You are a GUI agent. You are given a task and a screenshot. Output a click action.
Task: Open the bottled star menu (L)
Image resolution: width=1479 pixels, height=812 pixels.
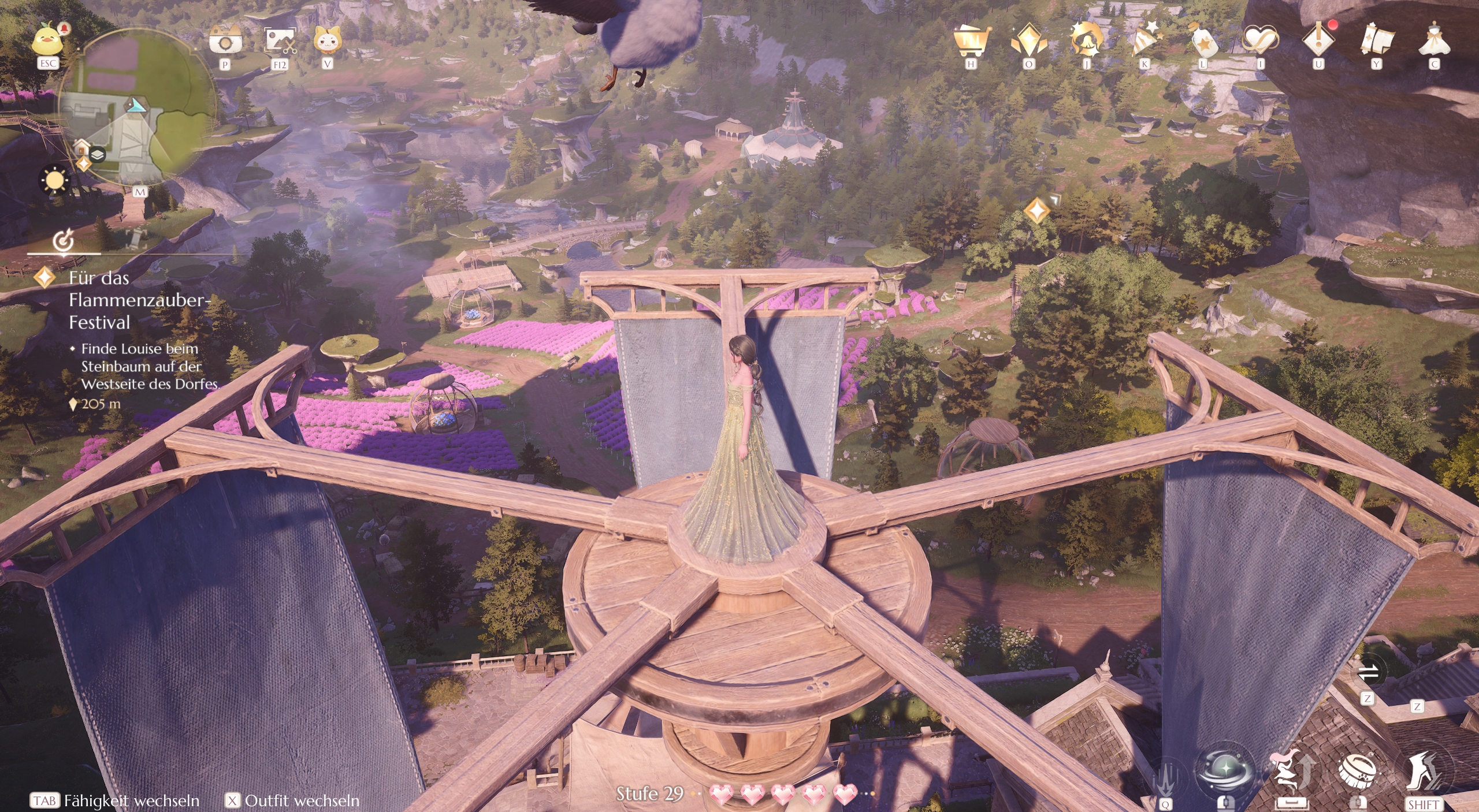click(x=1202, y=39)
